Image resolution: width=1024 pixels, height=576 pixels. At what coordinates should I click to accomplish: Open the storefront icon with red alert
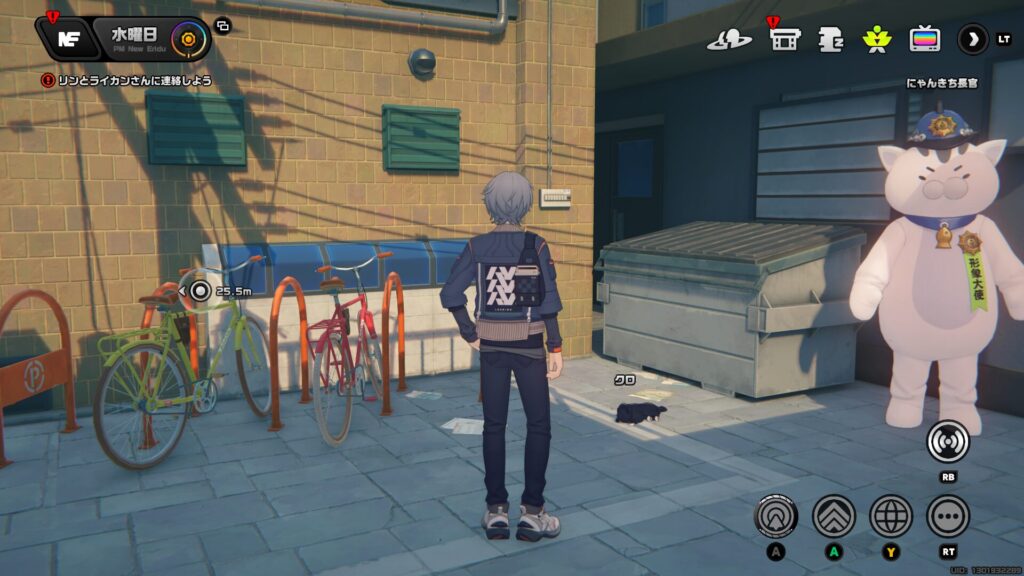click(785, 39)
